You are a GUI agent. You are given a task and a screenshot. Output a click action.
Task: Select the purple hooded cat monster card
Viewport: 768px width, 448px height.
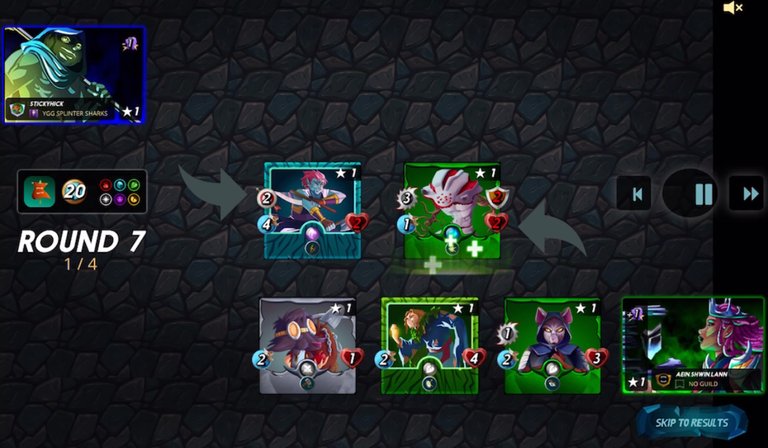[552, 345]
